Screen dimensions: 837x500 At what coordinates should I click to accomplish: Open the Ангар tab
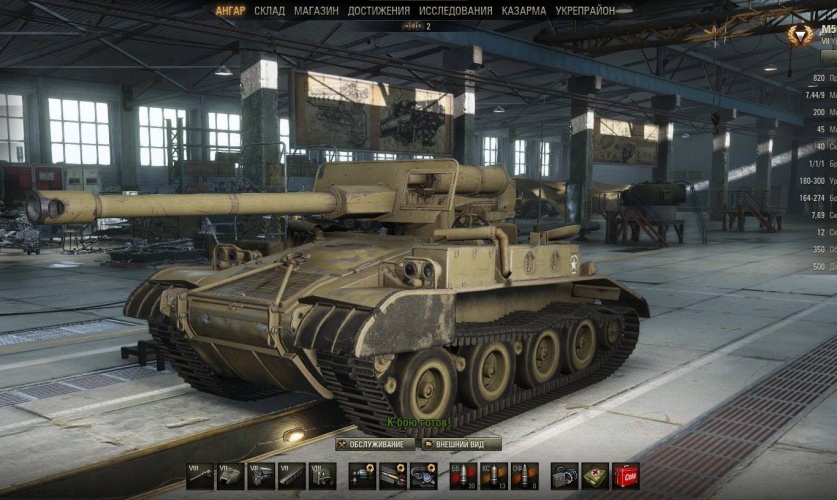(230, 11)
